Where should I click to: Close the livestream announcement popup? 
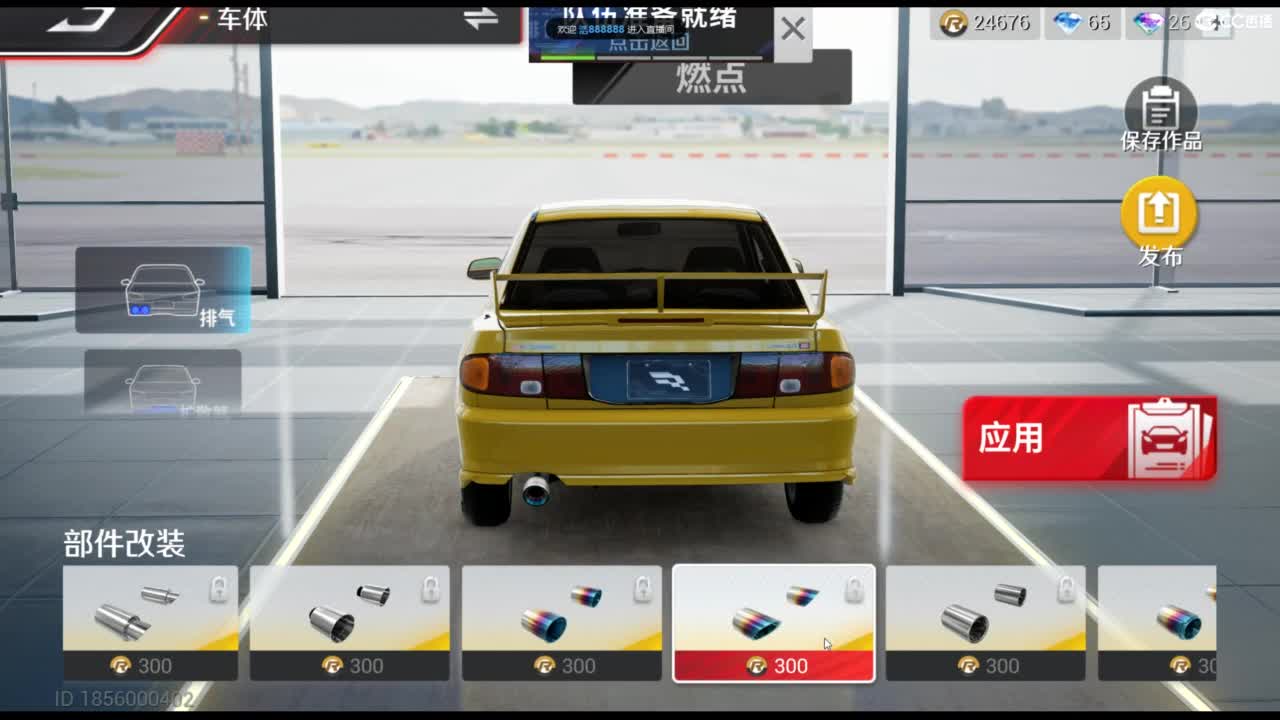point(793,28)
